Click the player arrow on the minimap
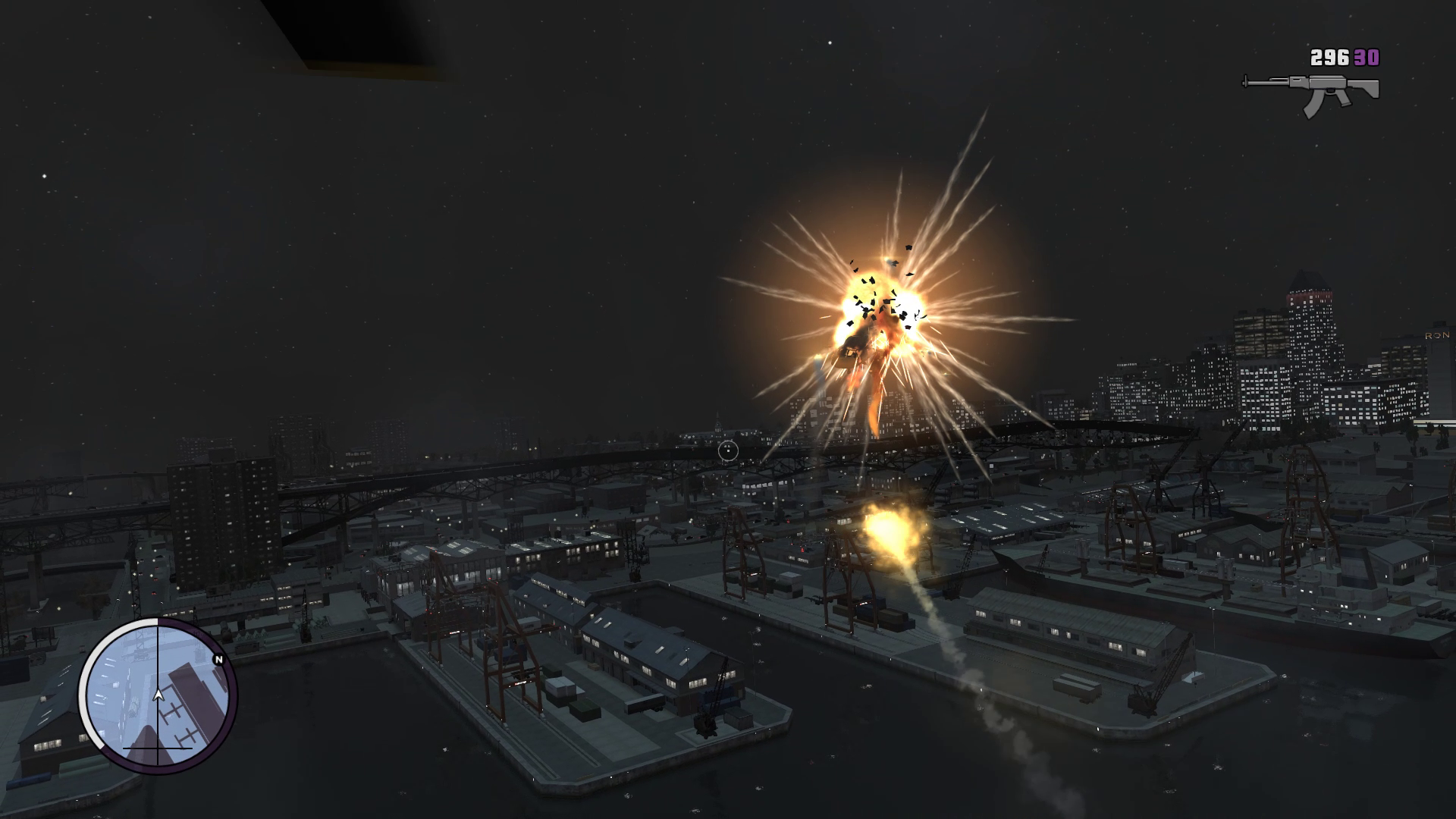Screen dimensions: 1456x819 pos(158,694)
